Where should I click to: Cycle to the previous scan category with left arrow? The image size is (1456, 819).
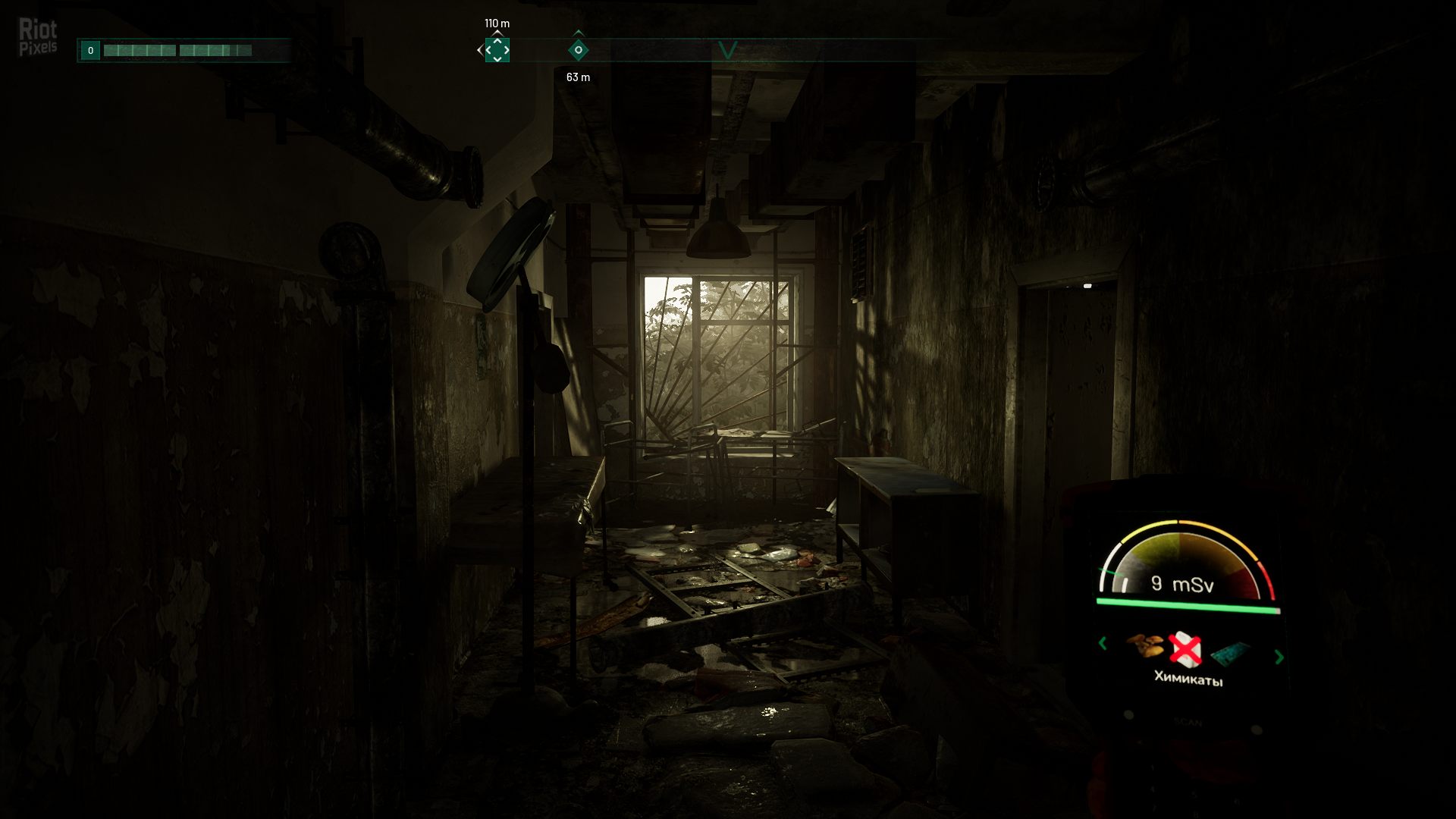pos(1102,644)
